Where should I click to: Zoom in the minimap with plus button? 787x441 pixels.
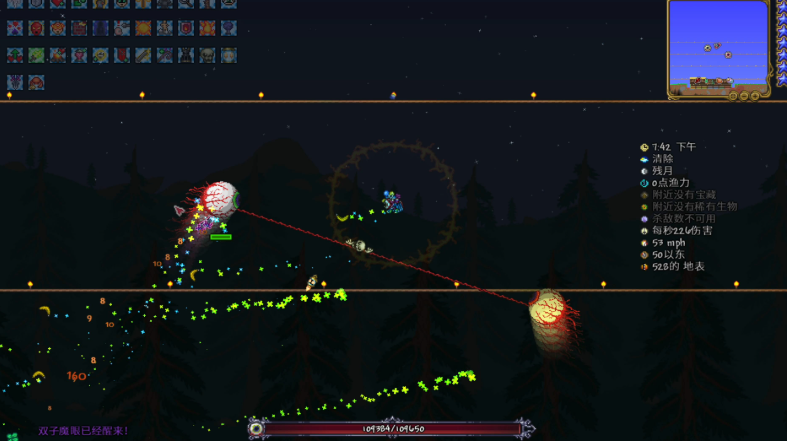click(x=755, y=96)
